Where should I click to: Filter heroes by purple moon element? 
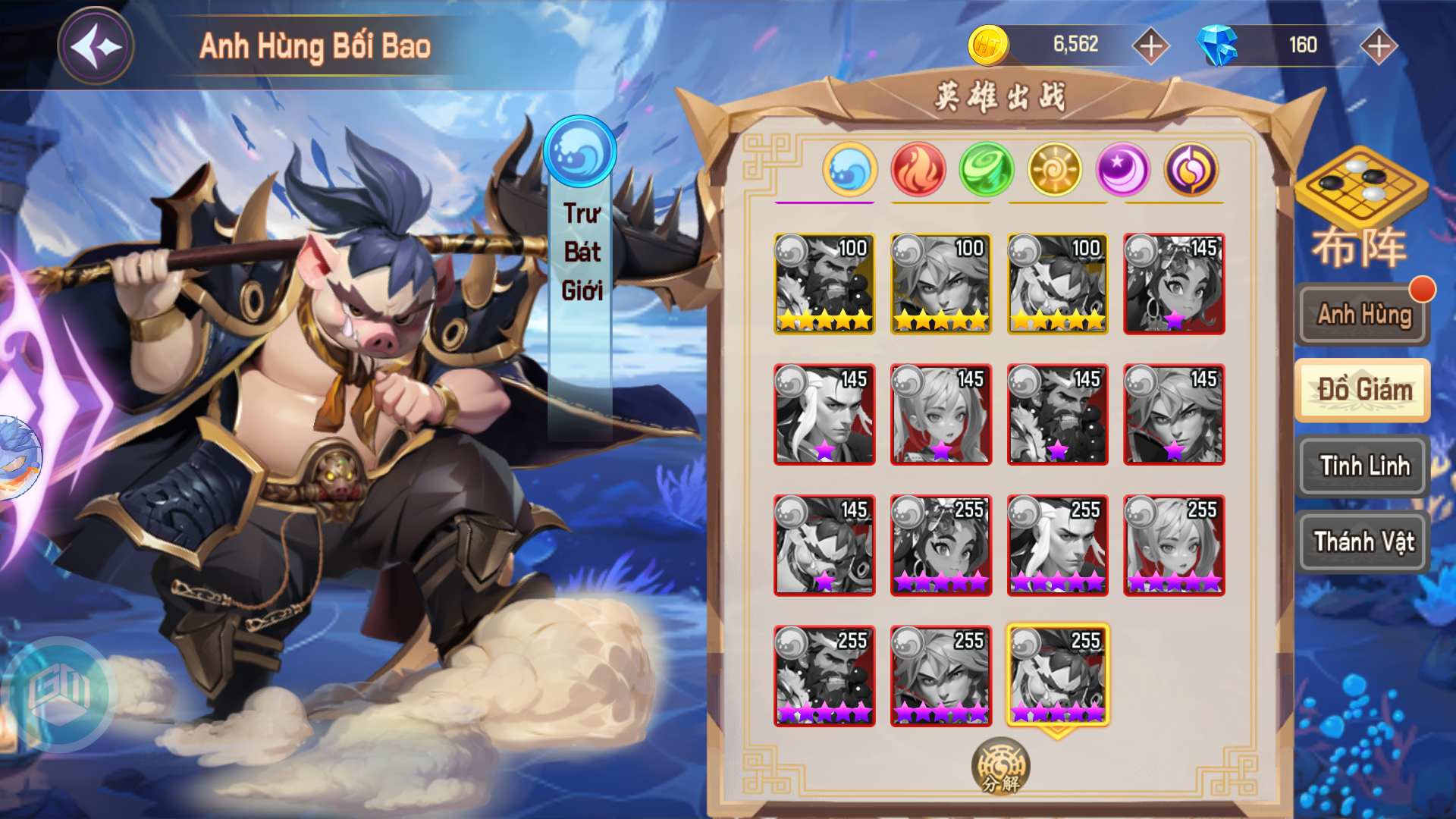pos(1122,169)
